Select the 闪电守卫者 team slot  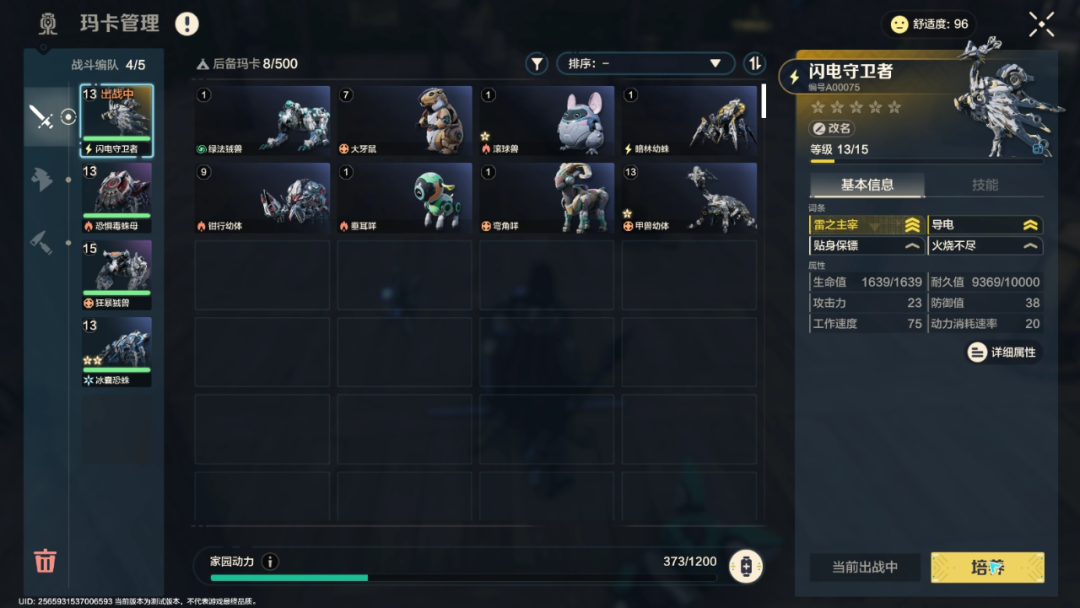116,120
